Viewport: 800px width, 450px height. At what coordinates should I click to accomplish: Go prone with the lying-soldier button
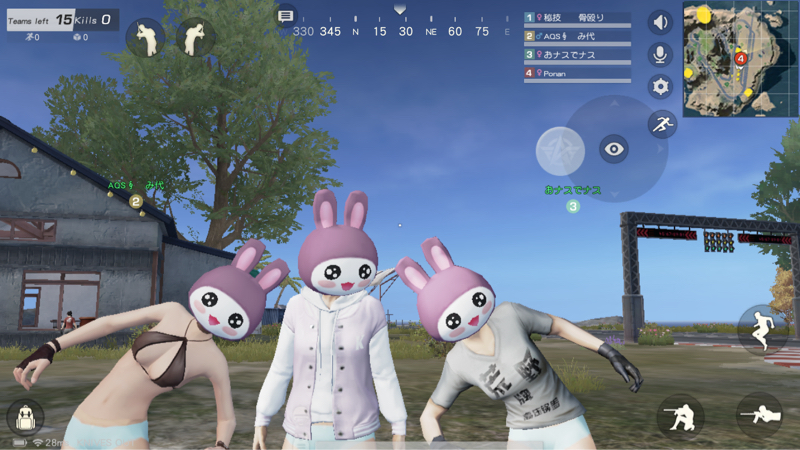(x=759, y=413)
